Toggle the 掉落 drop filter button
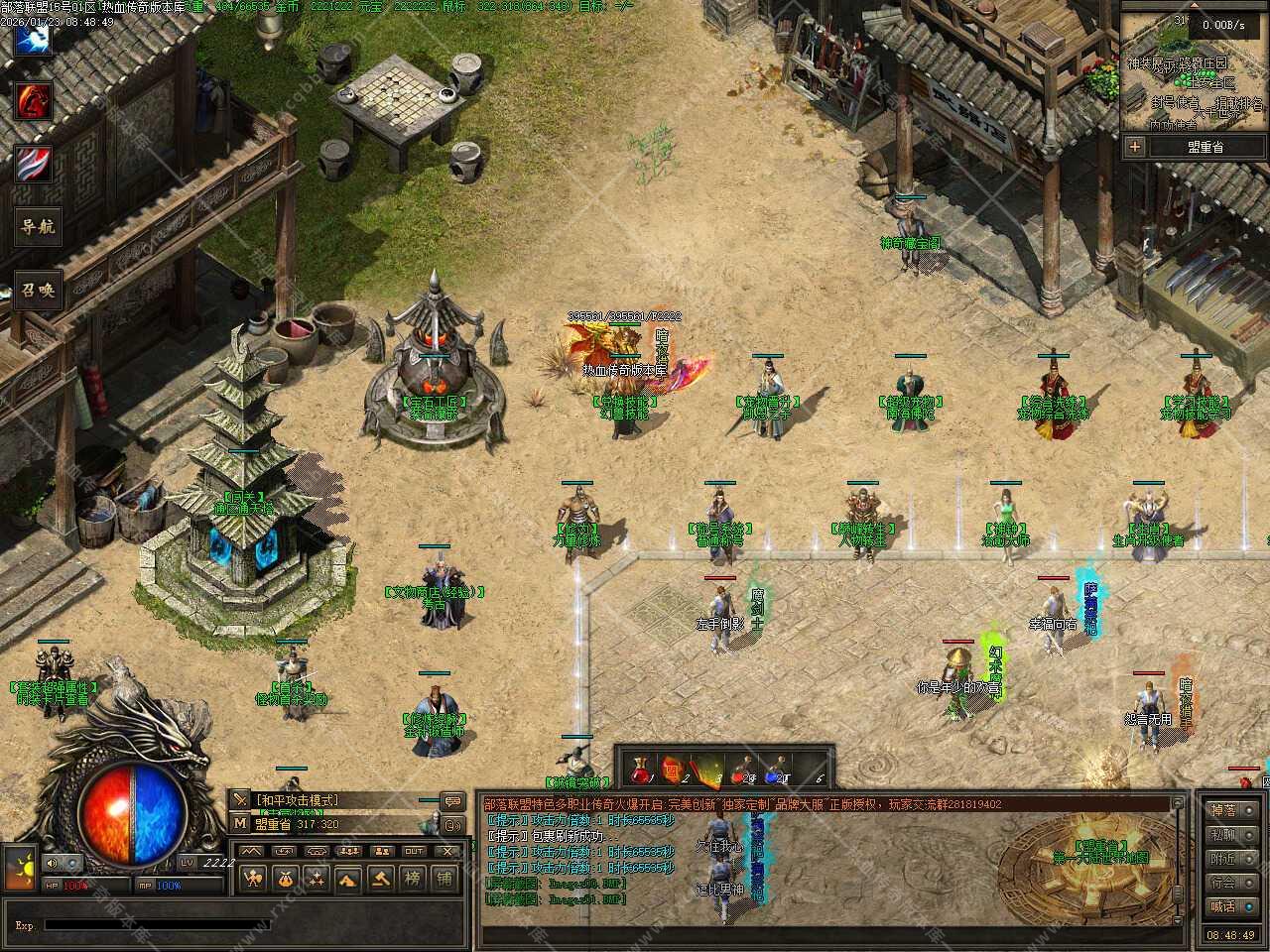 pyautogui.click(x=1222, y=810)
